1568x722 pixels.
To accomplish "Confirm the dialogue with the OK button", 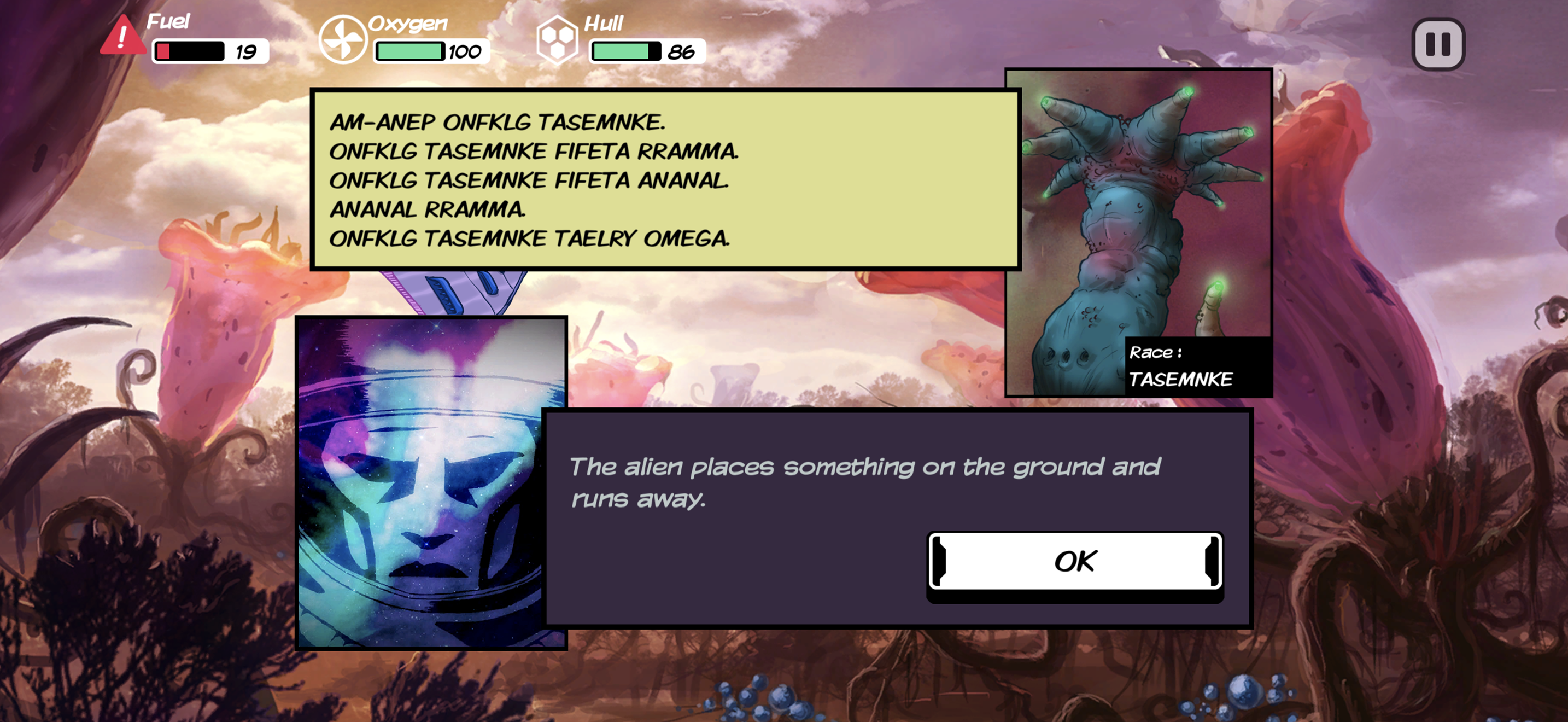I will 1074,562.
